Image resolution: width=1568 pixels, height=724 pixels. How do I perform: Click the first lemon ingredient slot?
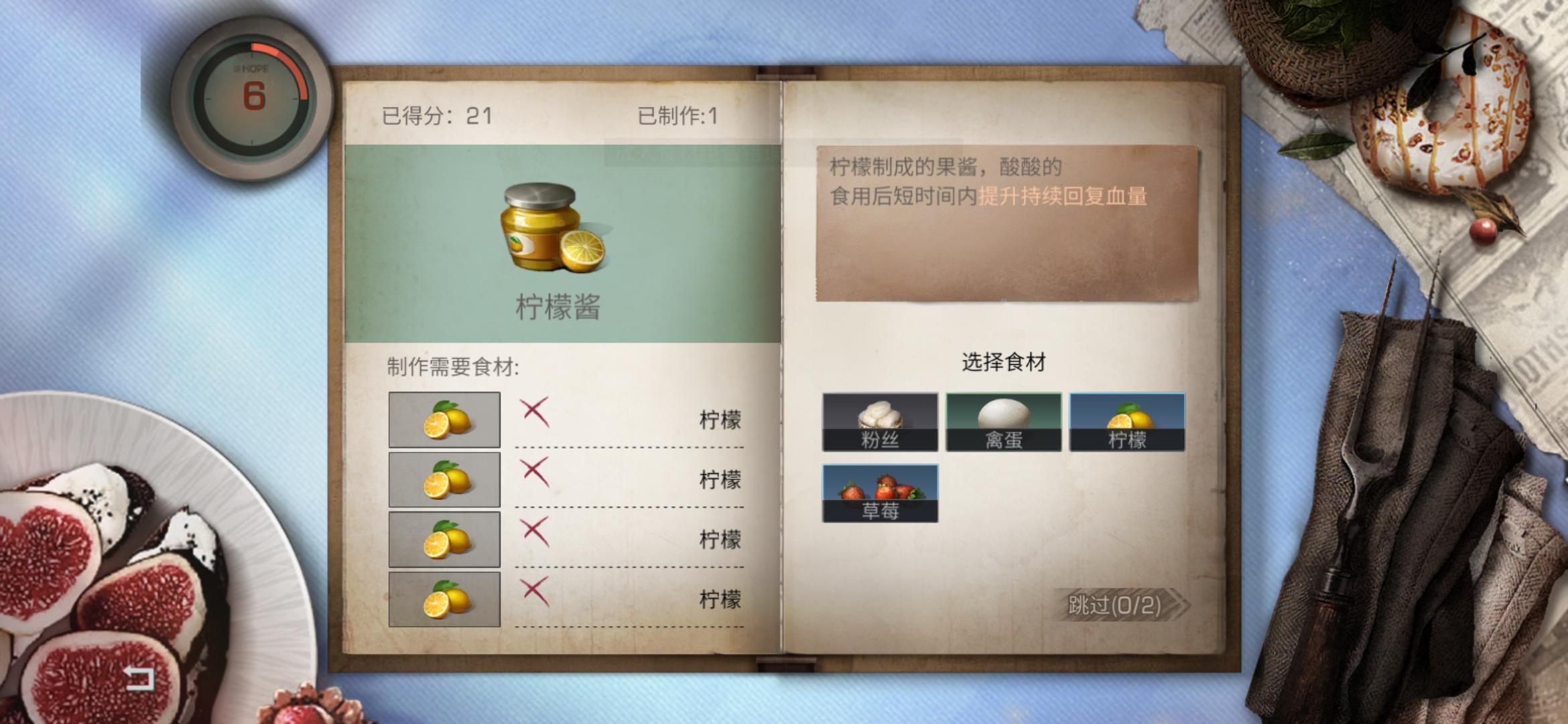[x=444, y=419]
